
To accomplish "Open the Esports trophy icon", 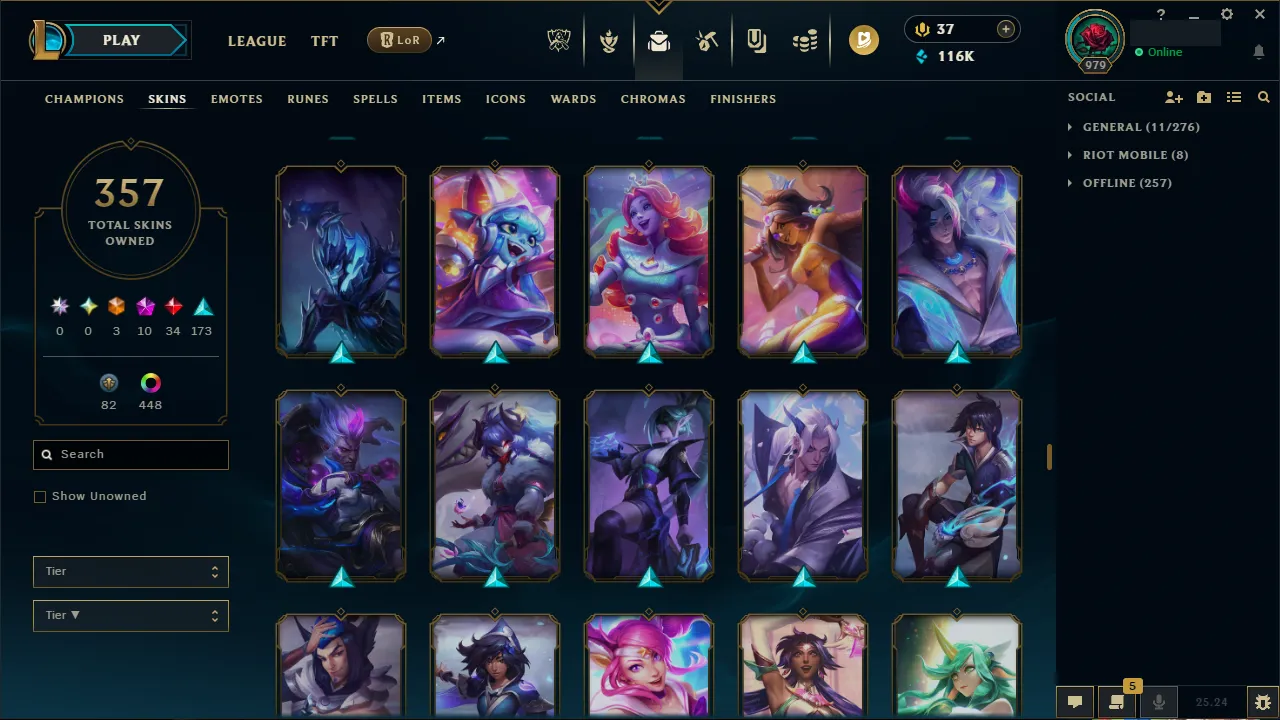I will (559, 40).
